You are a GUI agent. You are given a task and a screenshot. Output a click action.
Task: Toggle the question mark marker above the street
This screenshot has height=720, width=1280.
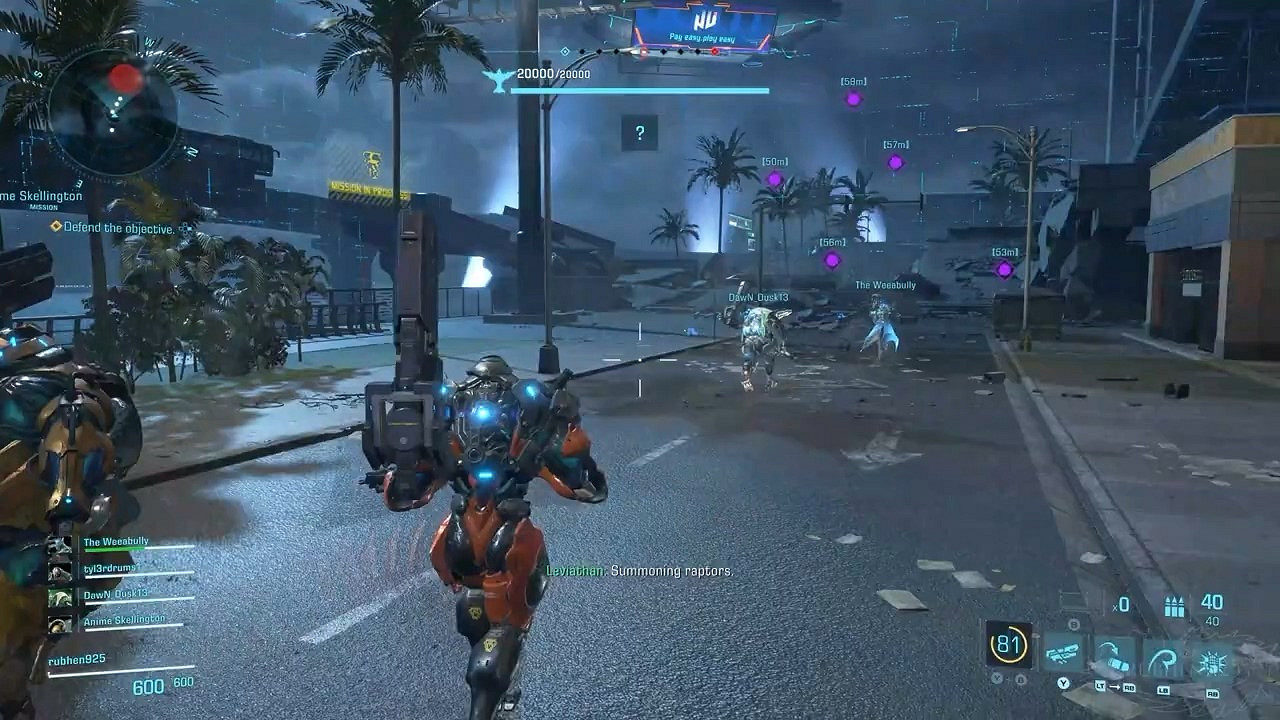click(639, 130)
